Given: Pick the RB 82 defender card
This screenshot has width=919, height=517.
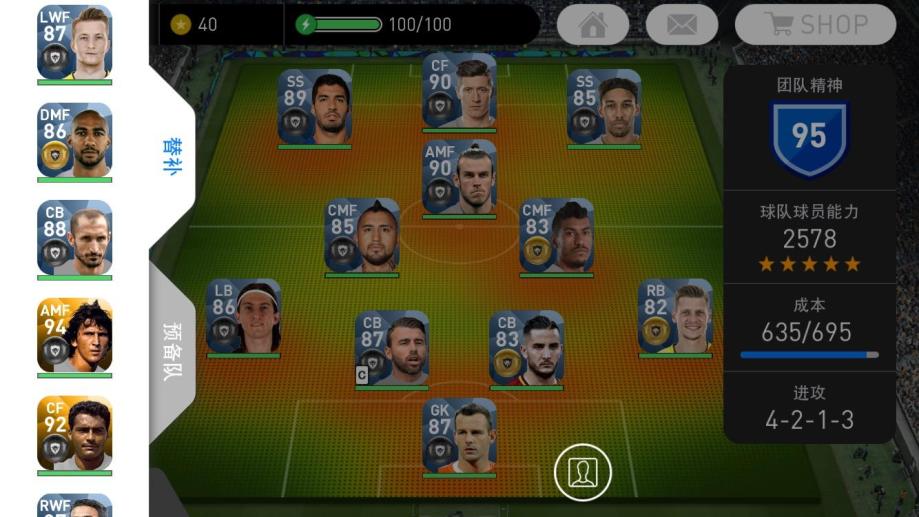Looking at the screenshot, I should (675, 316).
